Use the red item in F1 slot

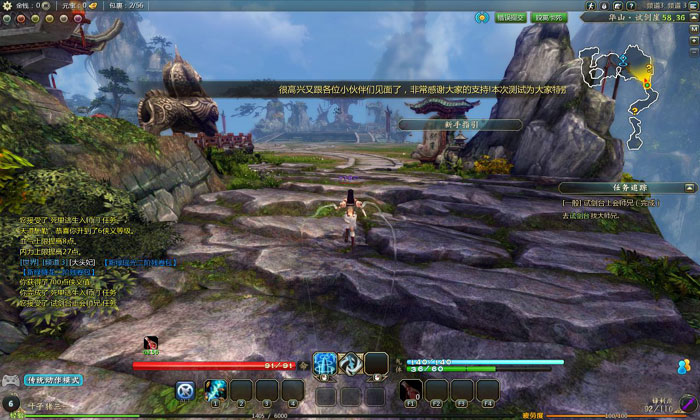coord(410,390)
